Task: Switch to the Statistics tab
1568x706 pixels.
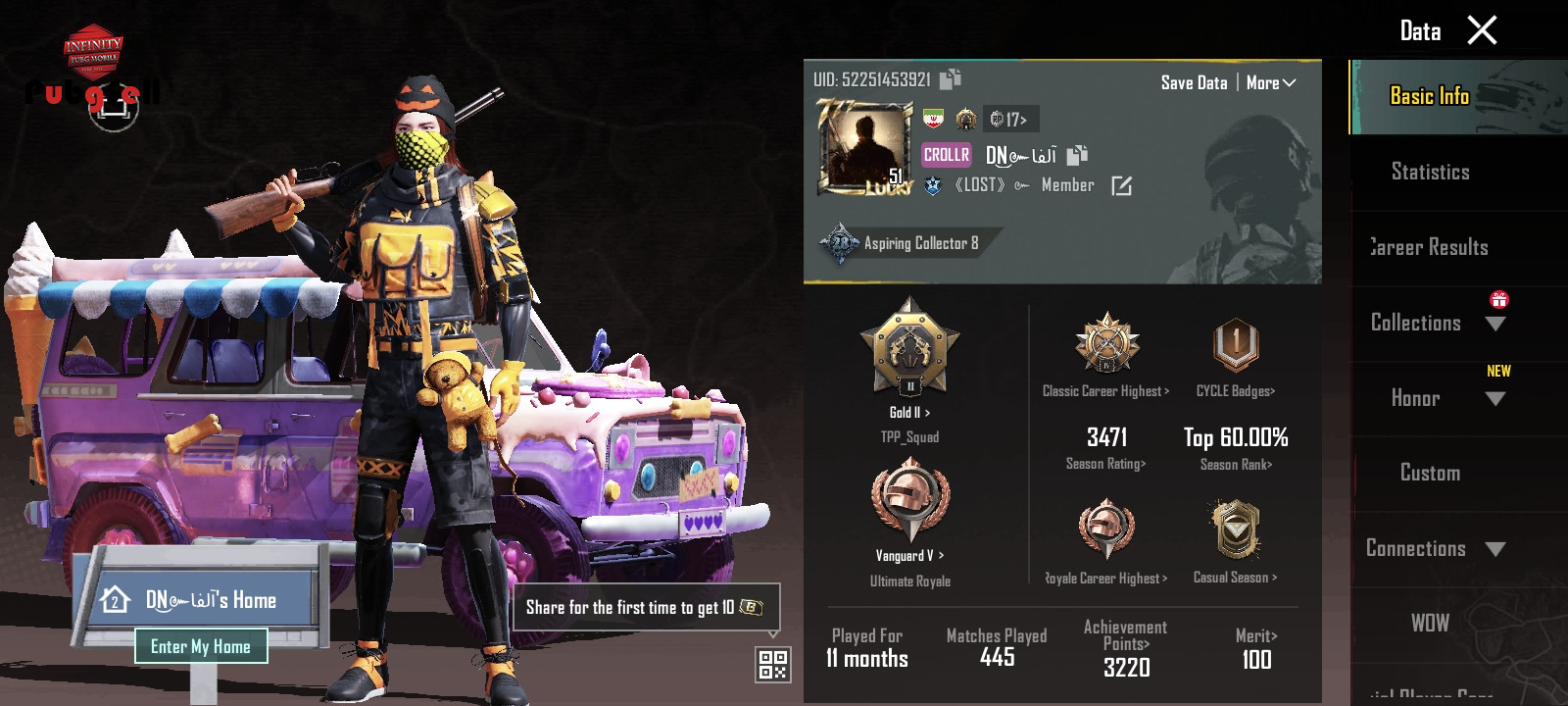Action: (1430, 173)
